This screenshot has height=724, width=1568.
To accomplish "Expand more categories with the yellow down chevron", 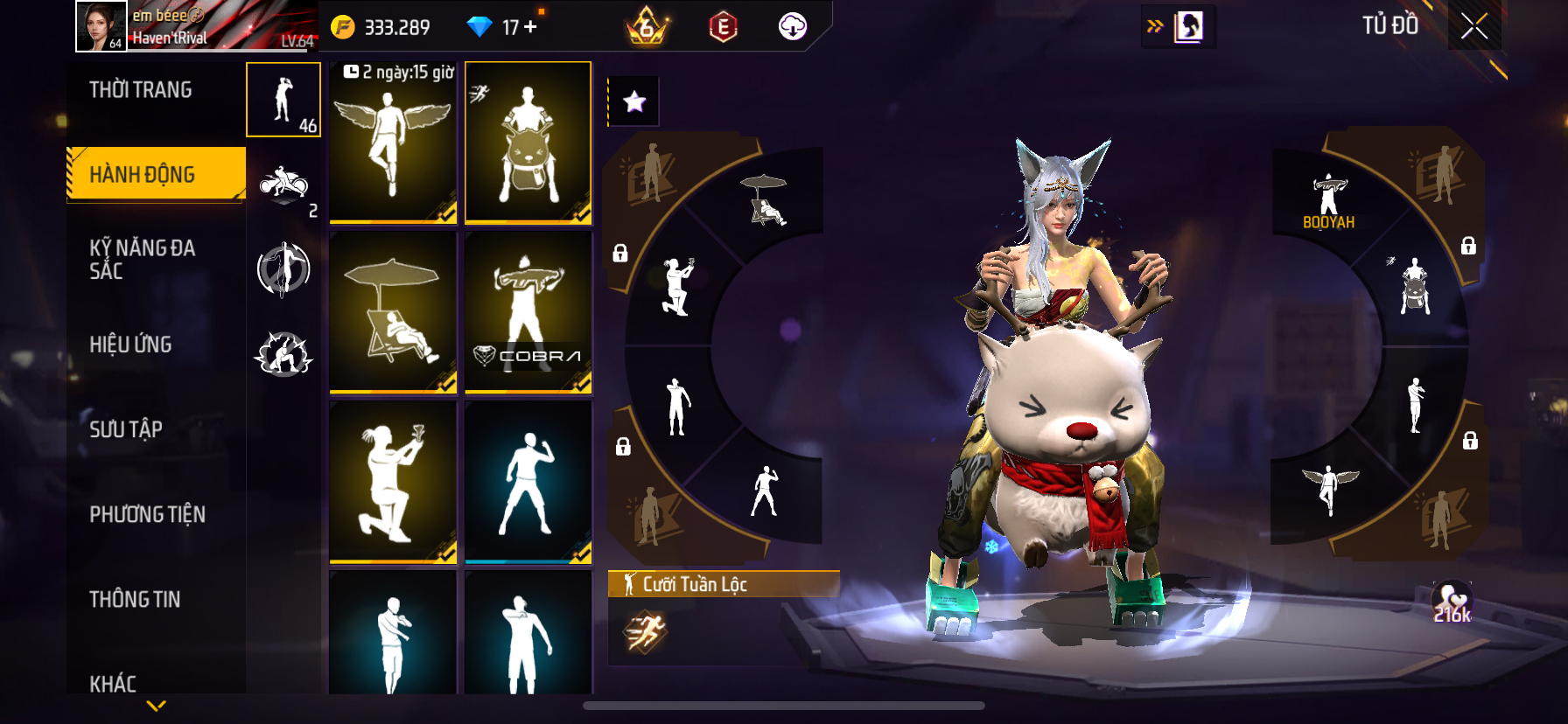I will 156,704.
